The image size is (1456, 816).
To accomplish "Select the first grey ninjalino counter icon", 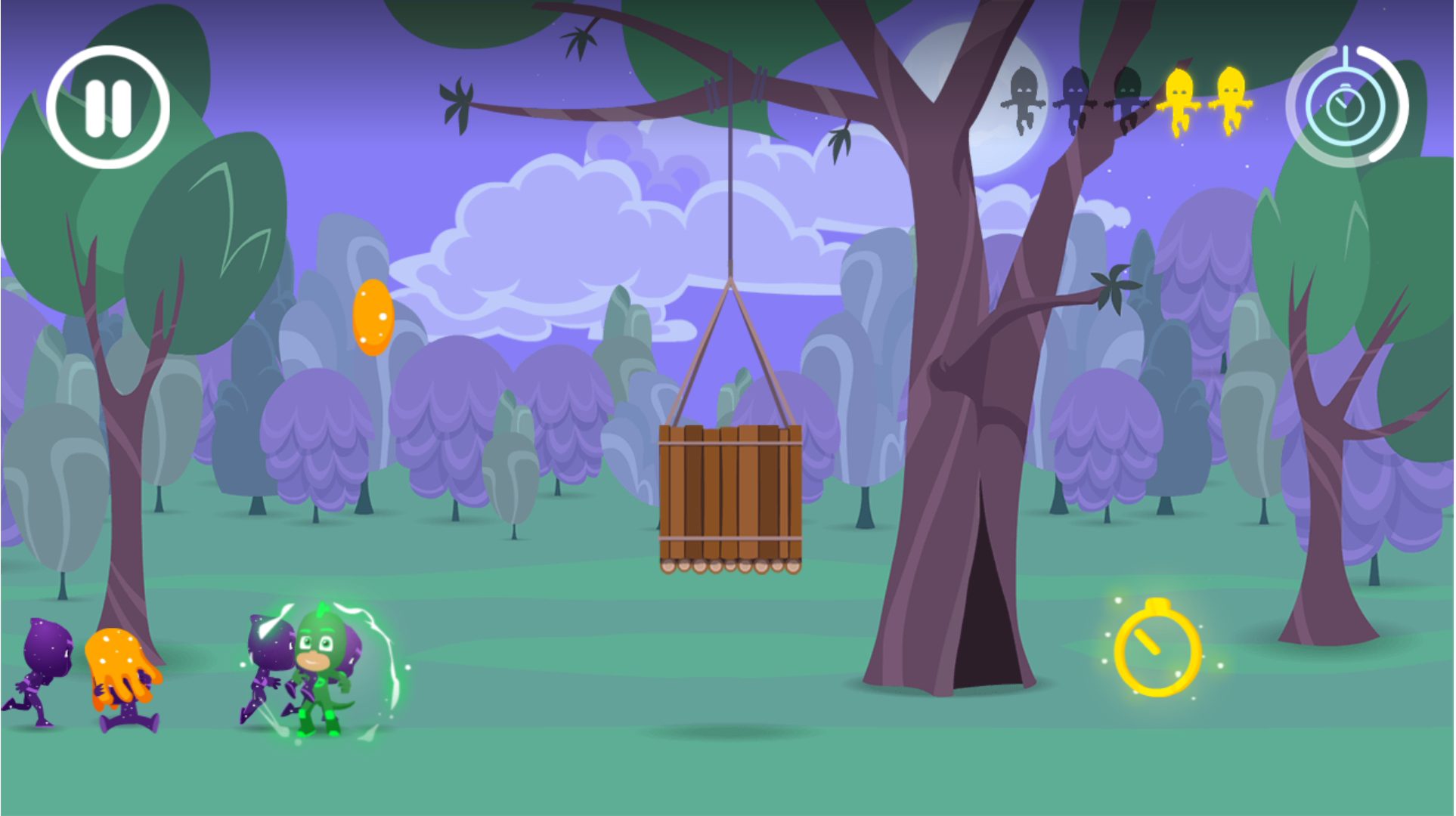I will [1024, 98].
